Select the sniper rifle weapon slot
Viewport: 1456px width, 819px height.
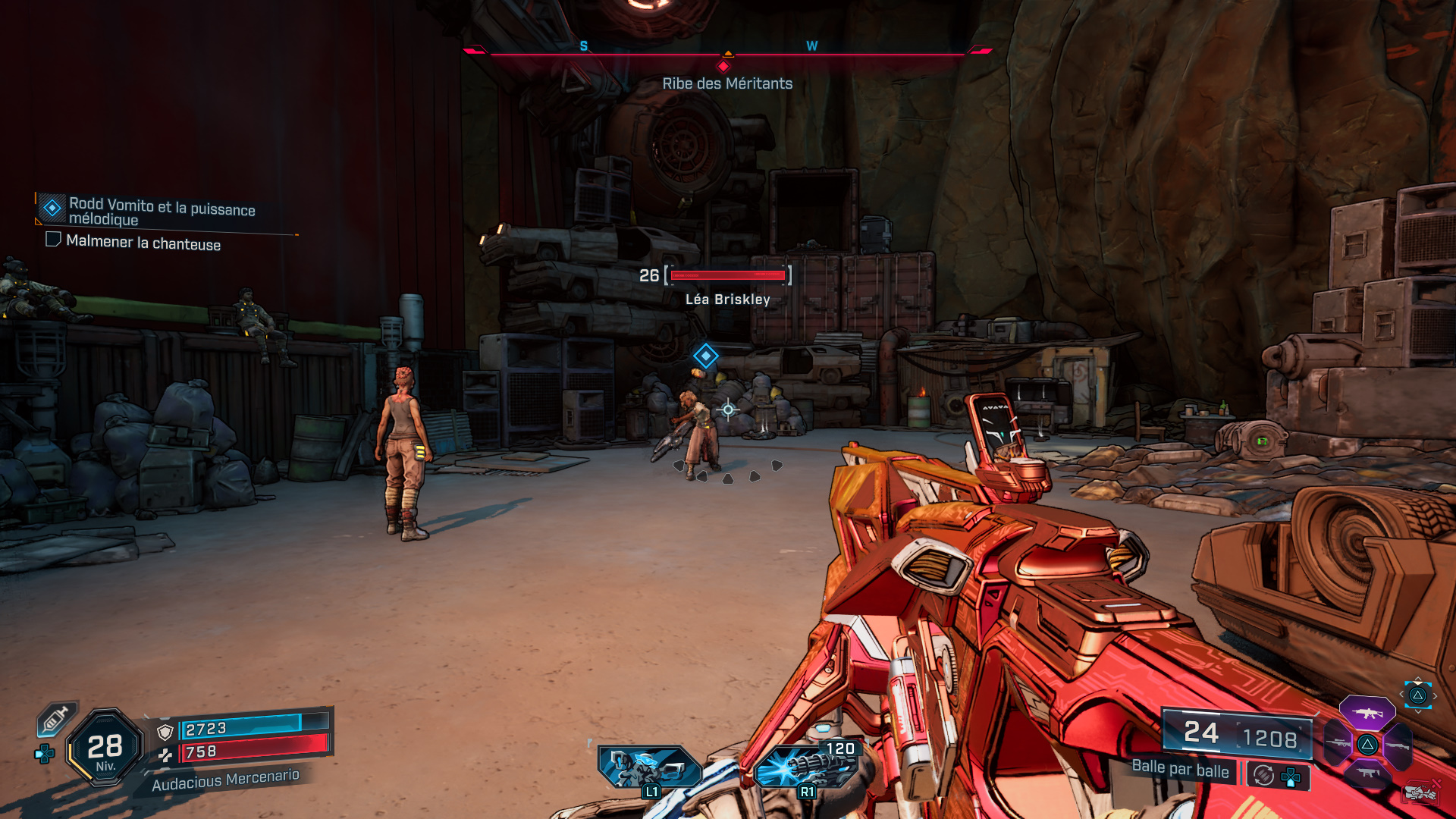coord(1338,744)
